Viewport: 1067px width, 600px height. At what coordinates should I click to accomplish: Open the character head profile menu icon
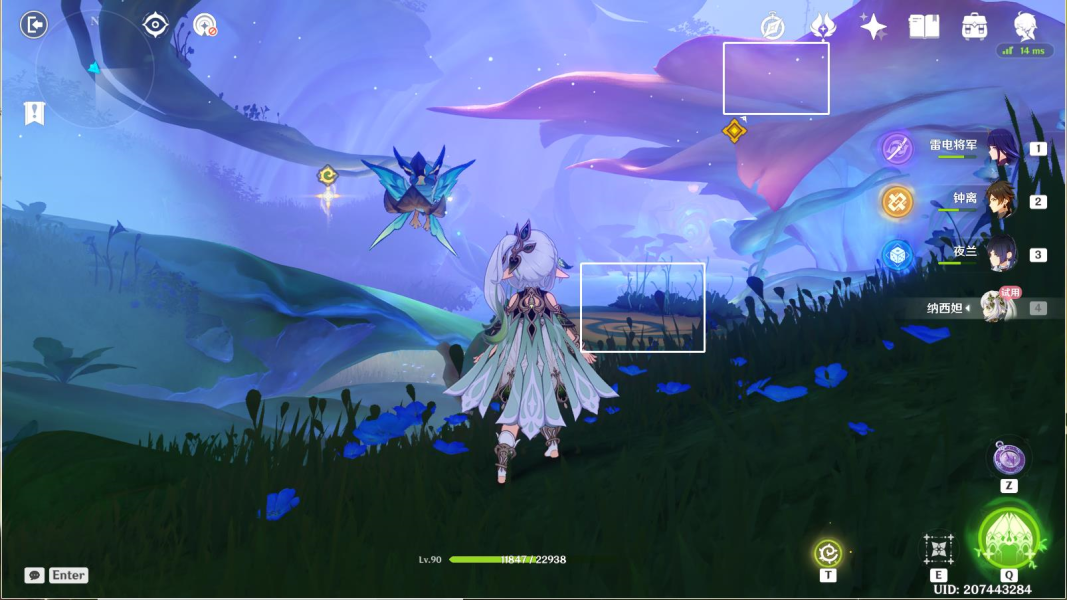[x=1025, y=26]
